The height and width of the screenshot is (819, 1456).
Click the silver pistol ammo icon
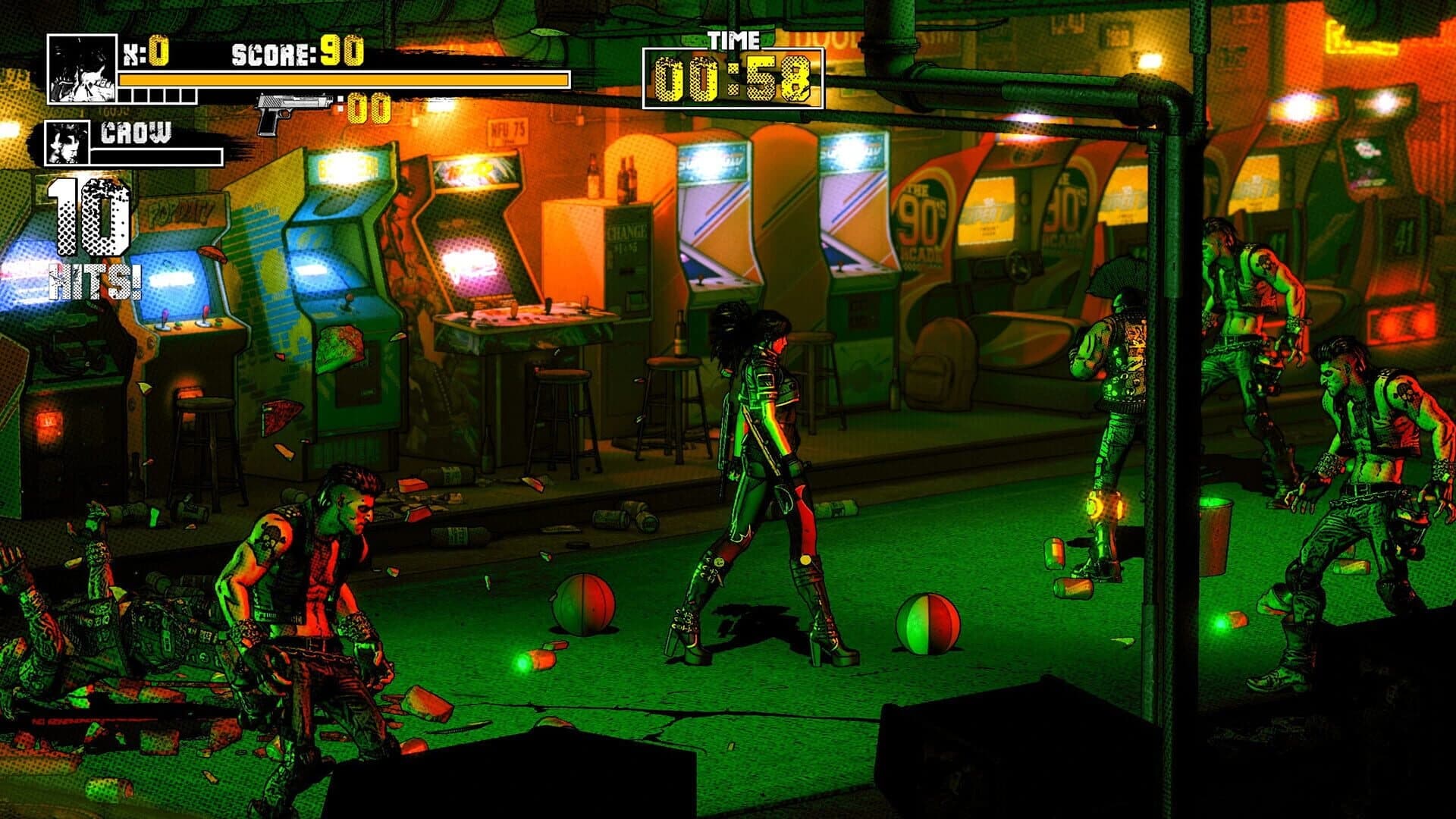point(292,106)
